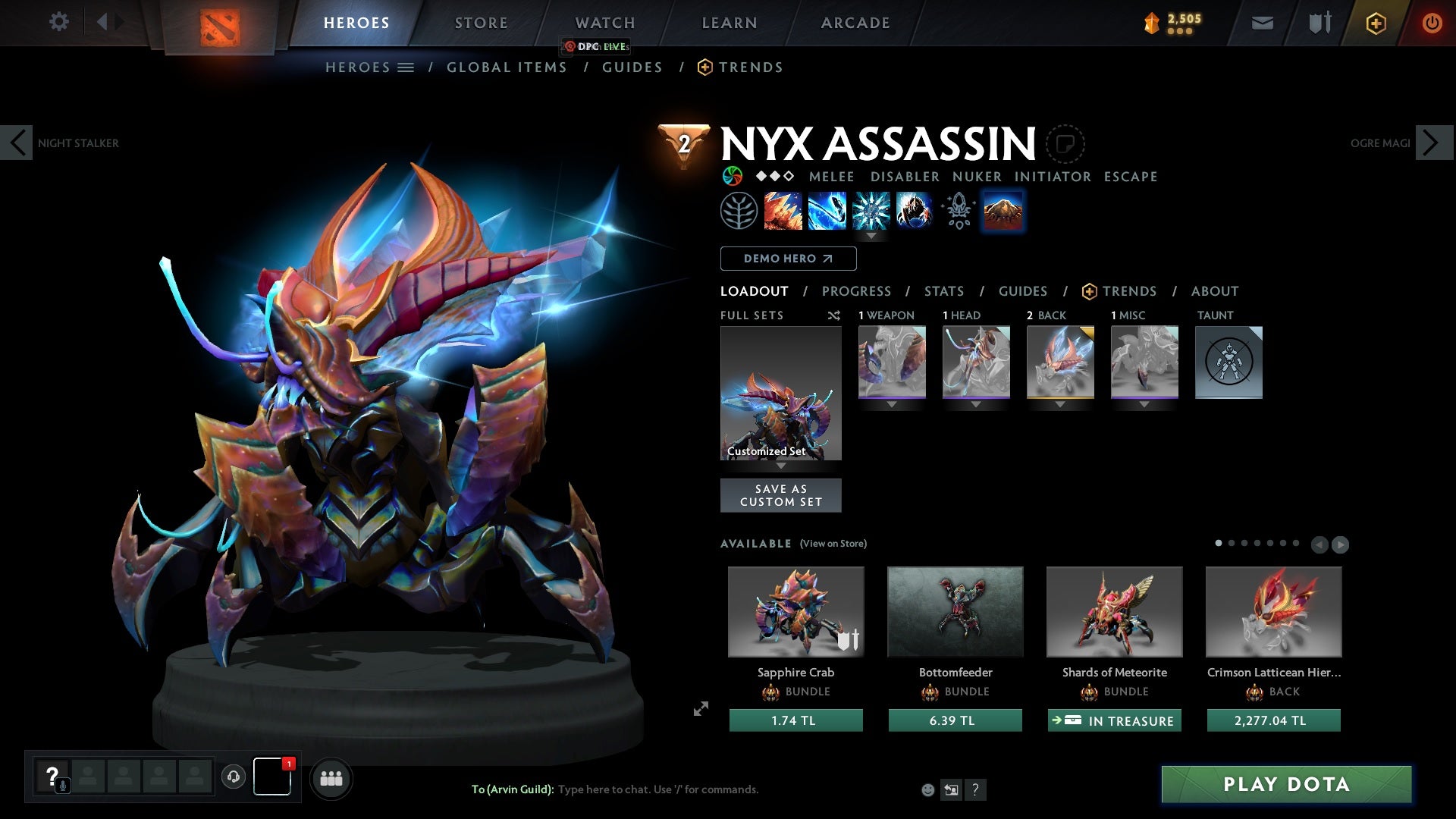Expand the 2 BACK loadout slot dropdown
This screenshot has width=1456, height=819.
[x=1059, y=404]
